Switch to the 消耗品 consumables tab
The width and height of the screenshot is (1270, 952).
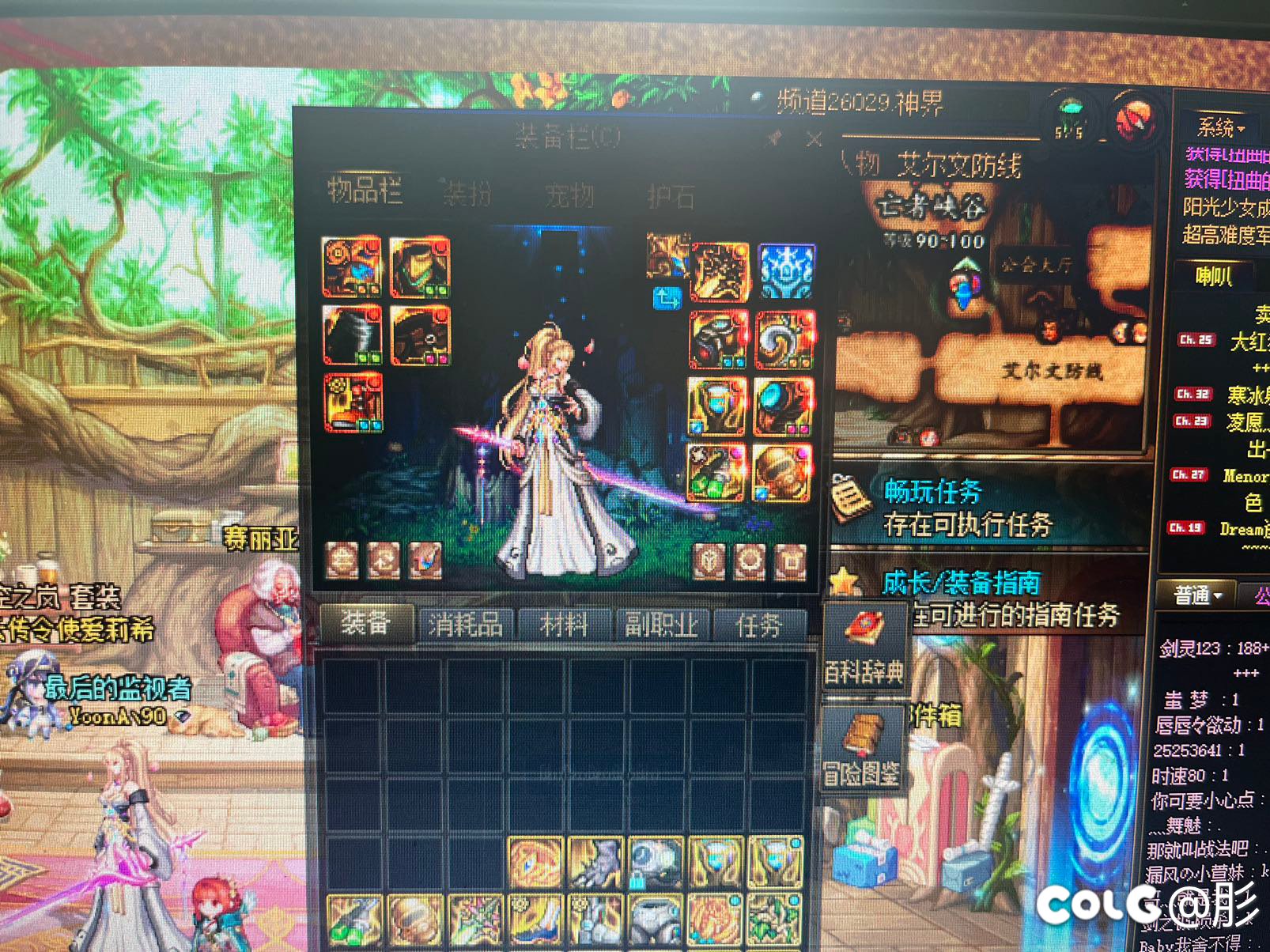pyautogui.click(x=466, y=623)
